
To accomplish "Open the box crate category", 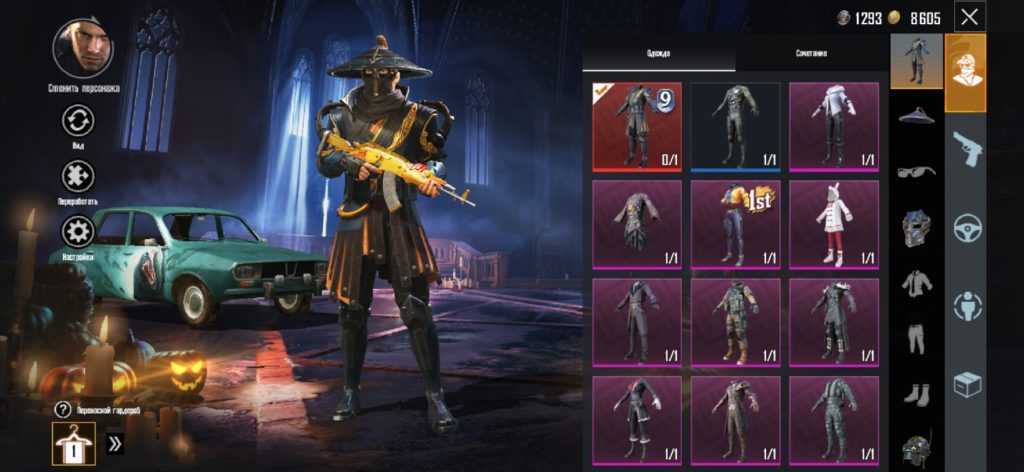I will pos(966,385).
